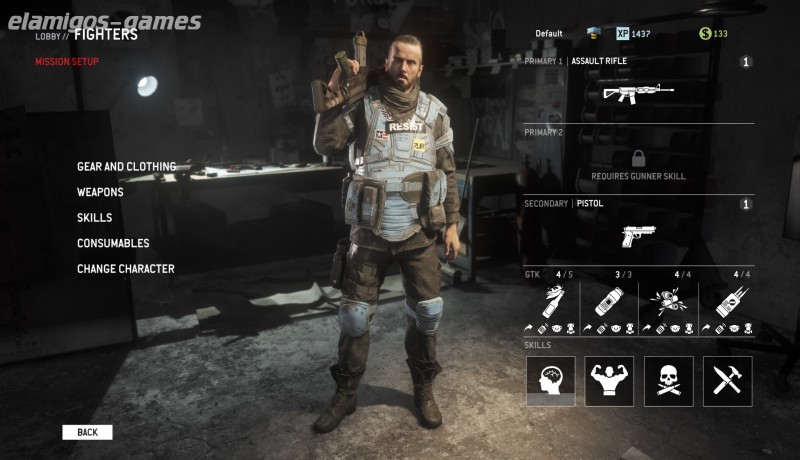Go to the Skills menu entry
This screenshot has width=800, height=460.
(x=94, y=218)
